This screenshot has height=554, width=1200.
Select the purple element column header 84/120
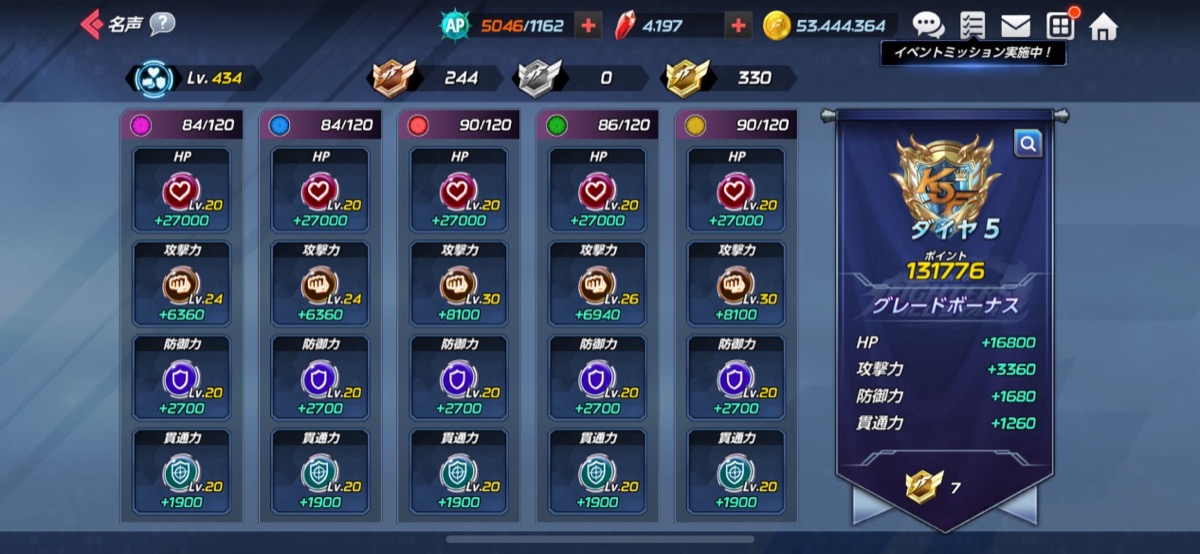click(x=181, y=125)
